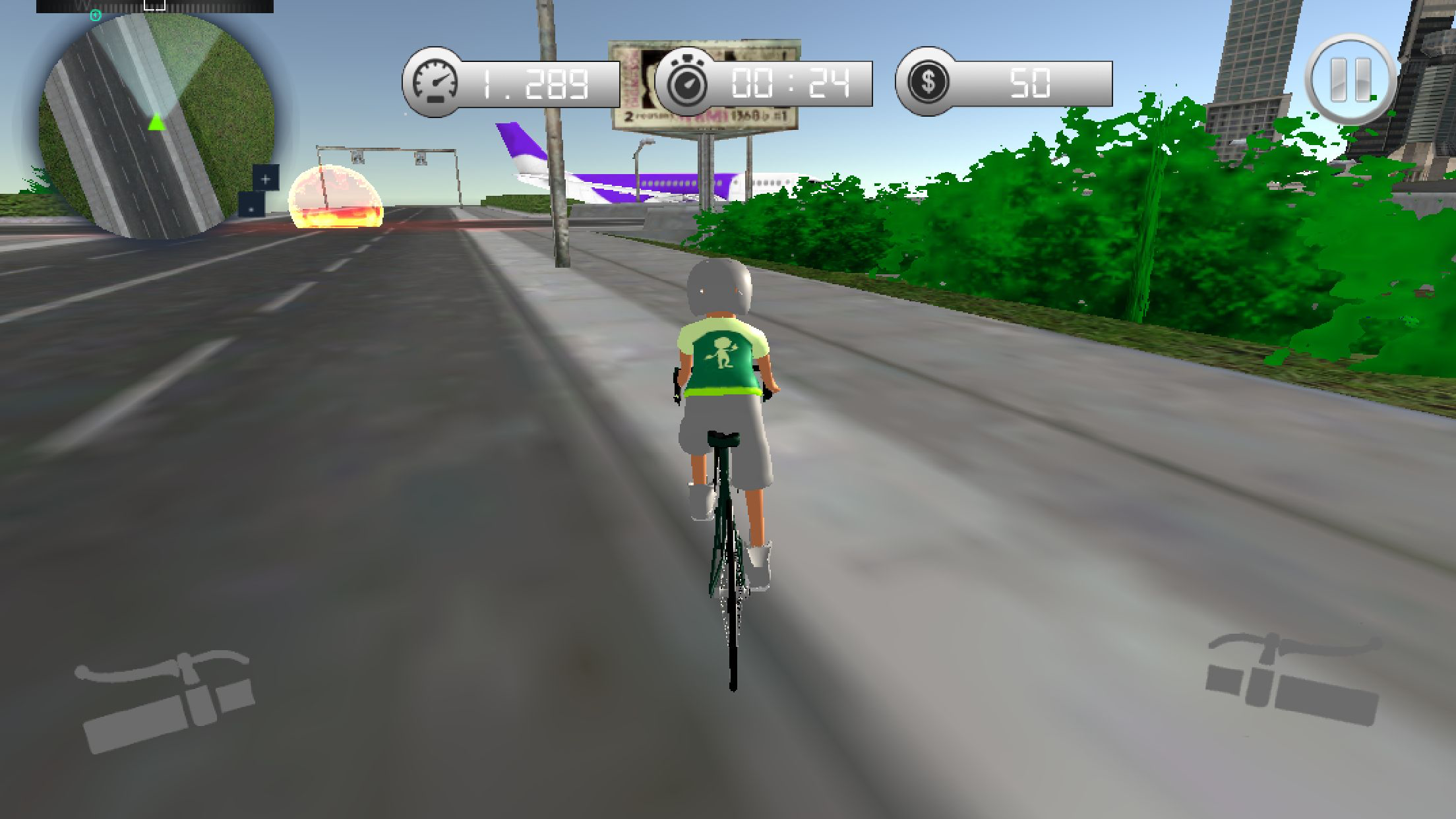Squeeze the left handlebar brake control
Image resolution: width=1456 pixels, height=819 pixels.
(x=166, y=700)
